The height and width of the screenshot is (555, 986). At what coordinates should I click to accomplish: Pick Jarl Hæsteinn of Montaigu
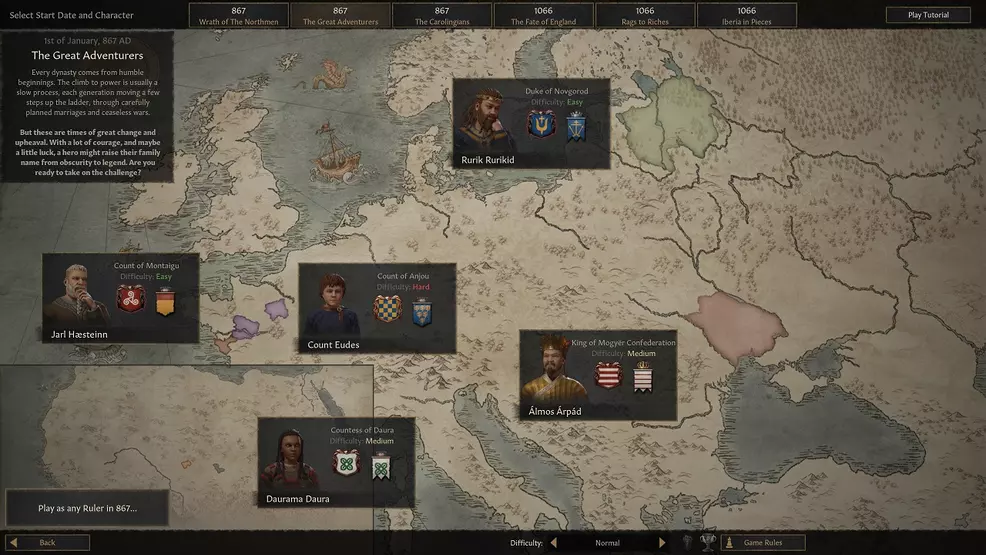point(120,298)
